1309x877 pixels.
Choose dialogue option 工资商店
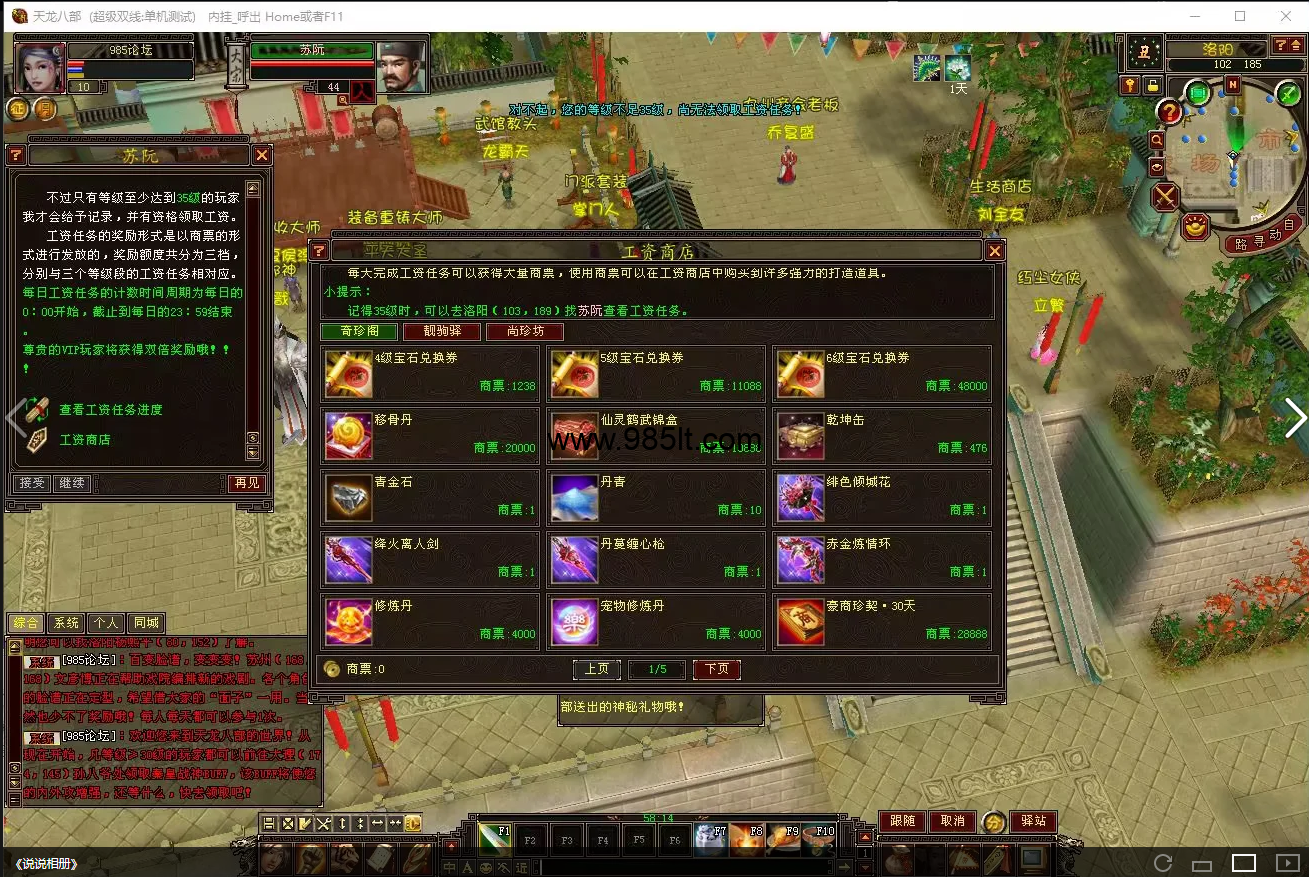point(85,440)
